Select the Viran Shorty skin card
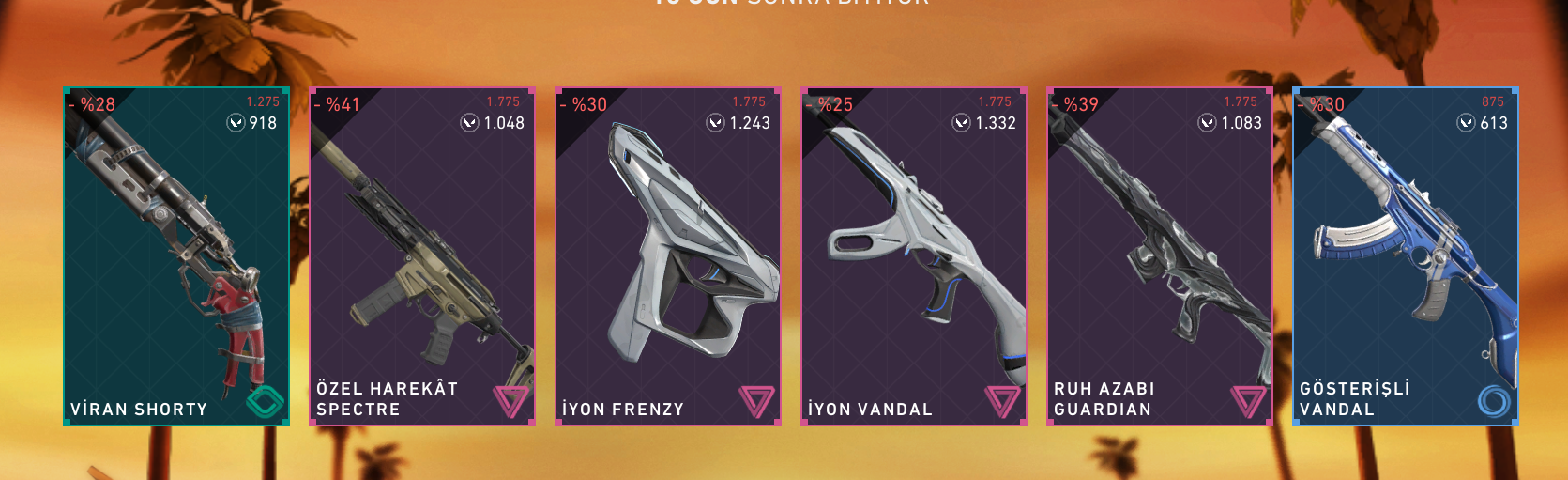This screenshot has height=480, width=1568. point(176,256)
